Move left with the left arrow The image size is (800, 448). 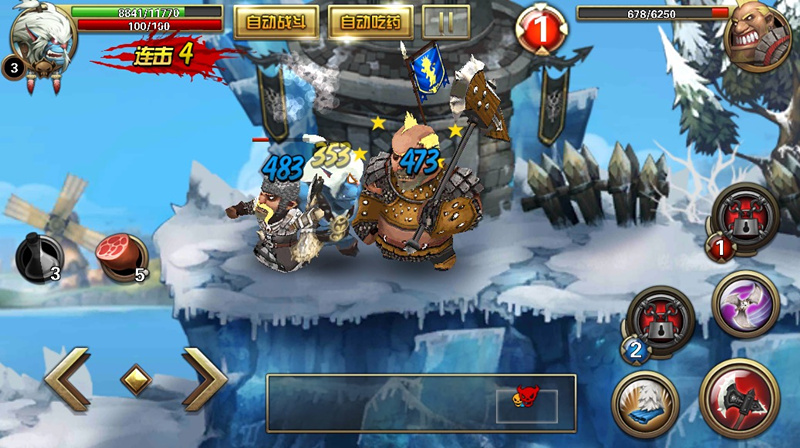pyautogui.click(x=67, y=380)
